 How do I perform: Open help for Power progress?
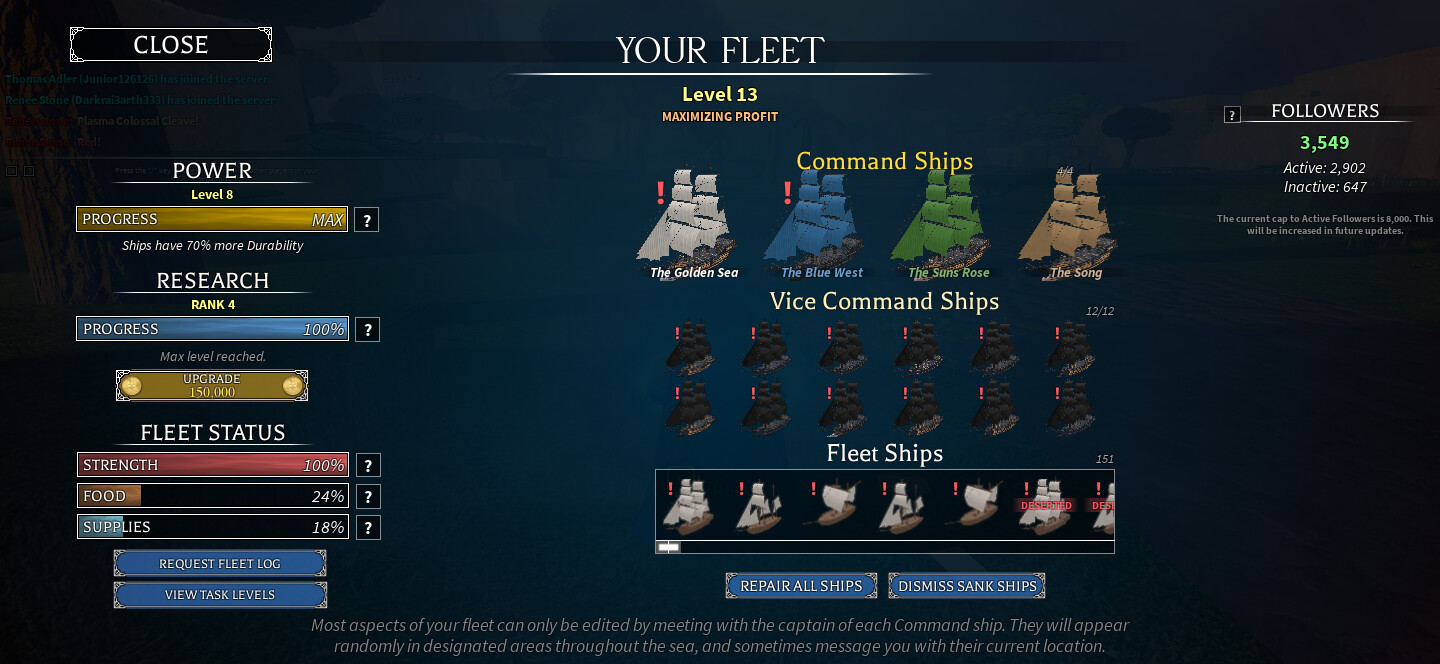[367, 220]
